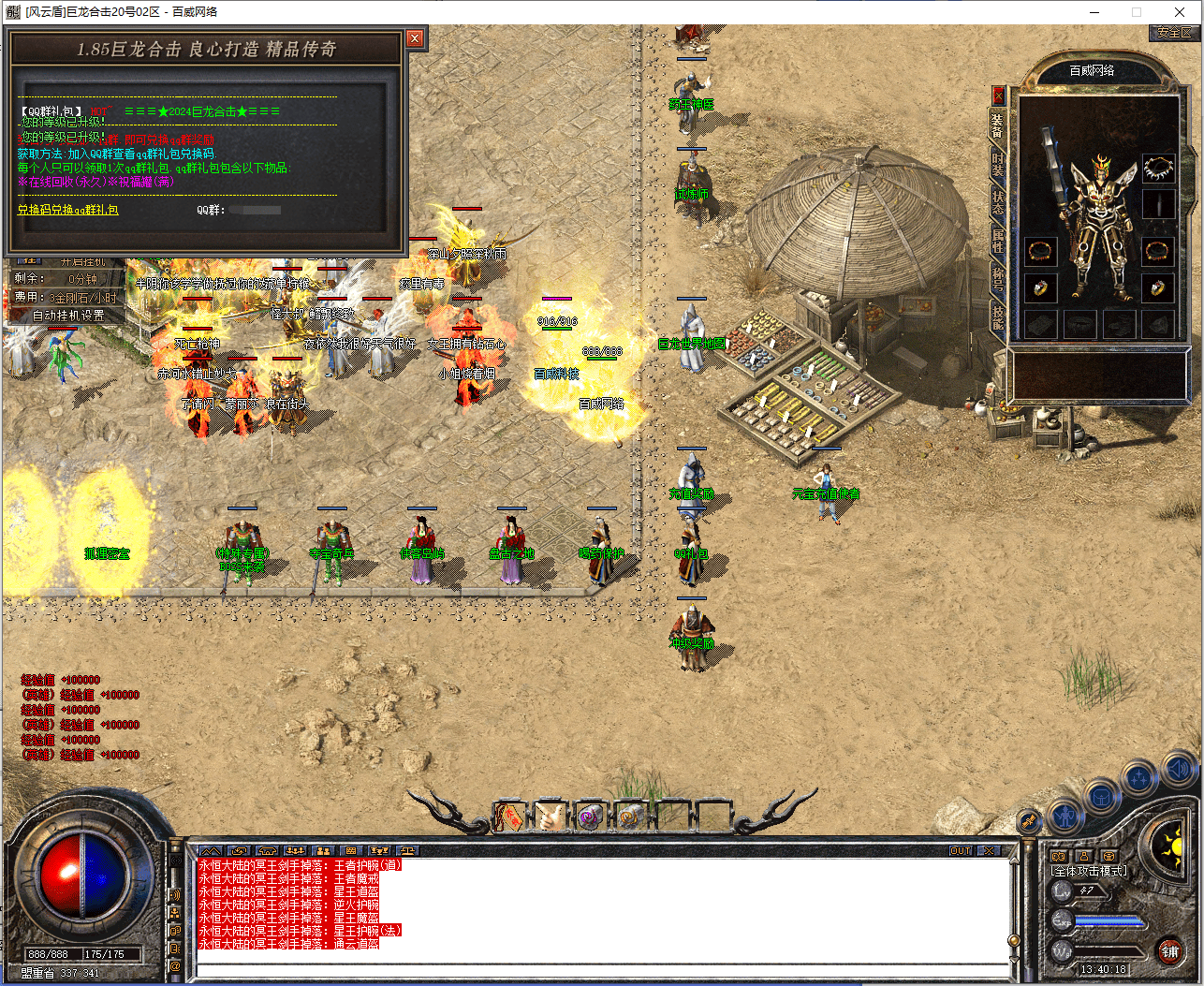Open the red 铺 shop button
The width and height of the screenshot is (1204, 986).
pos(1169,951)
